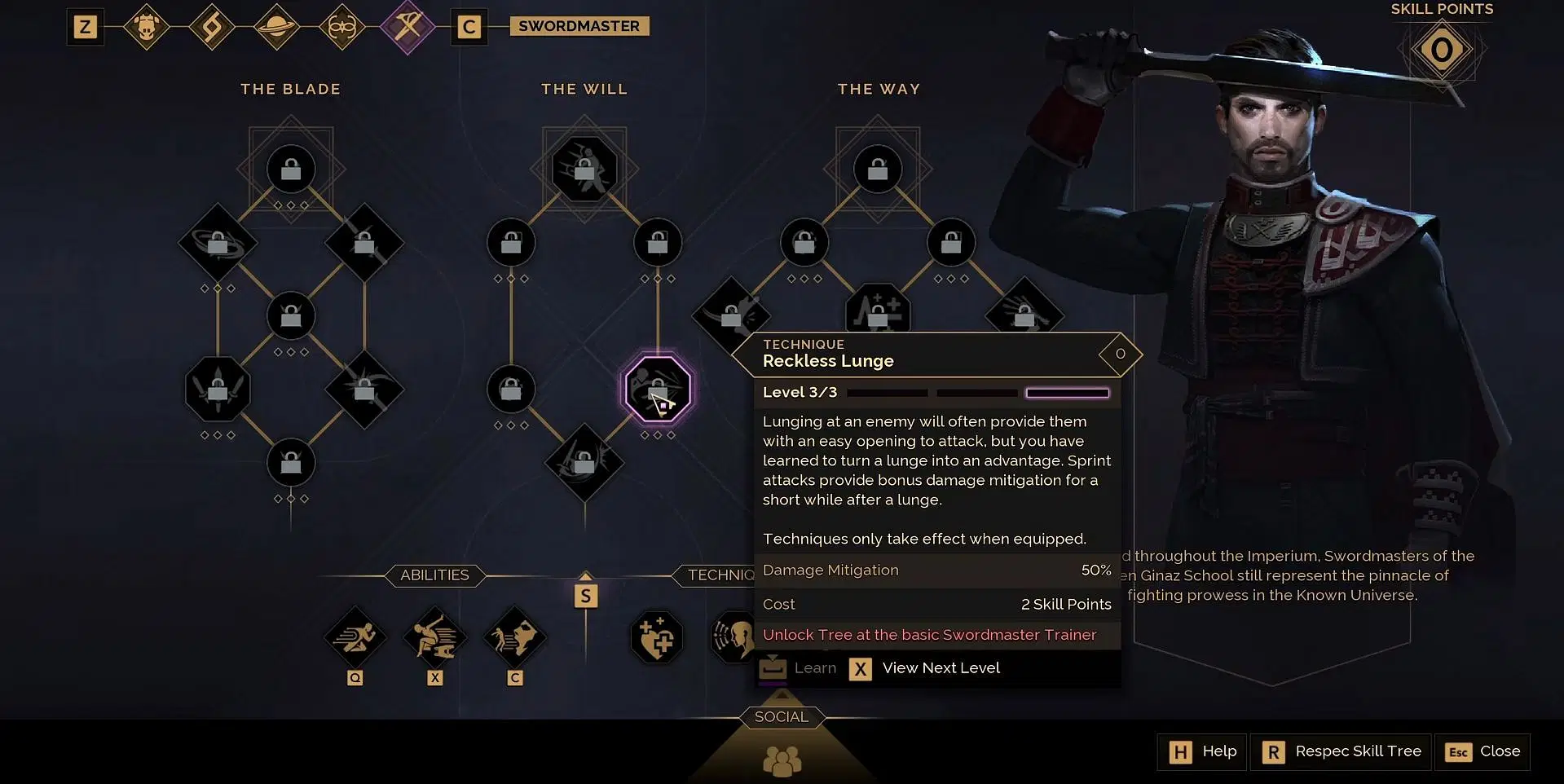Choose the sprinting figure ability slot
The image size is (1564, 784).
(x=355, y=637)
